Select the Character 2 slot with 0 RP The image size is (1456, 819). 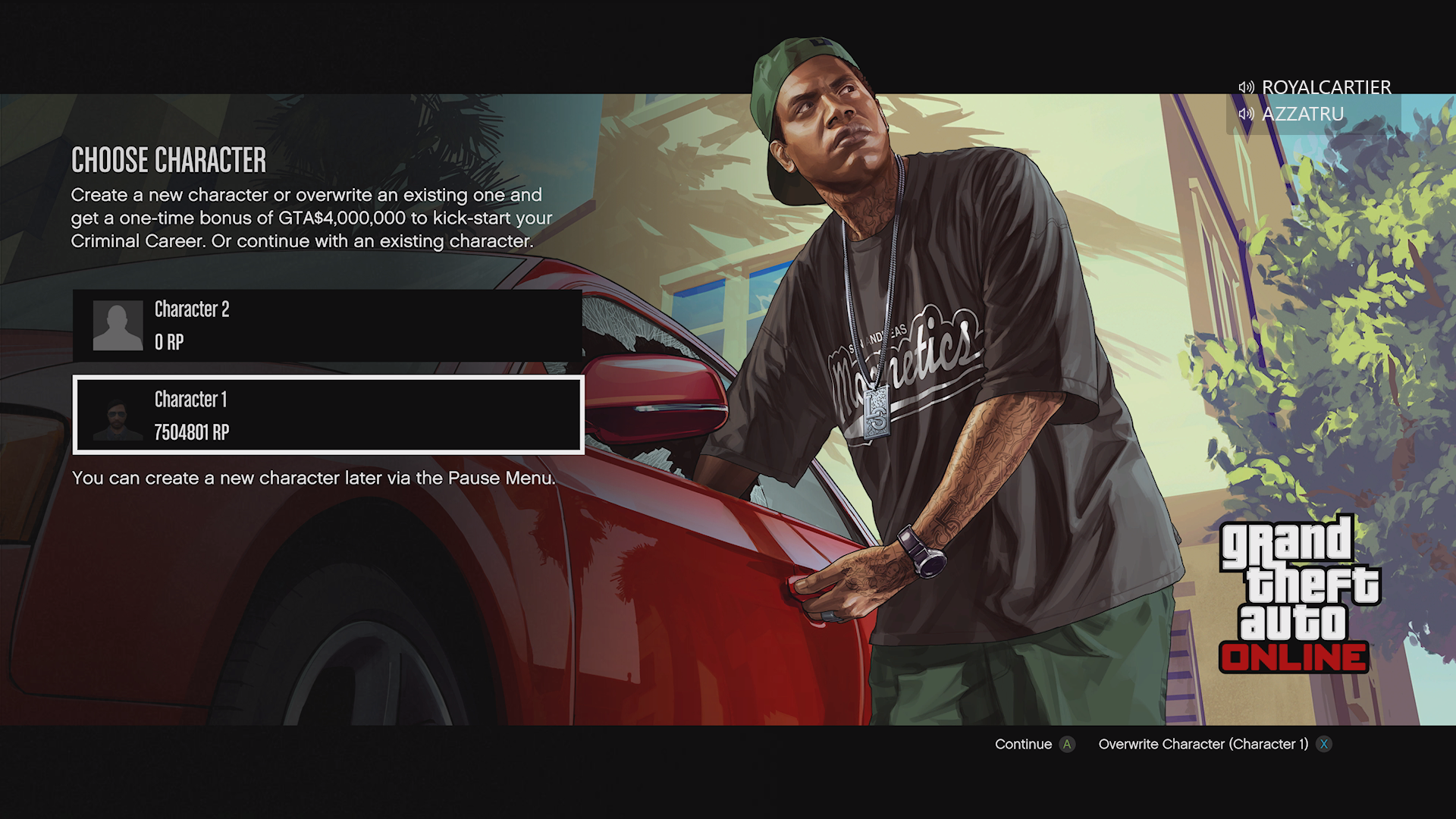(328, 325)
